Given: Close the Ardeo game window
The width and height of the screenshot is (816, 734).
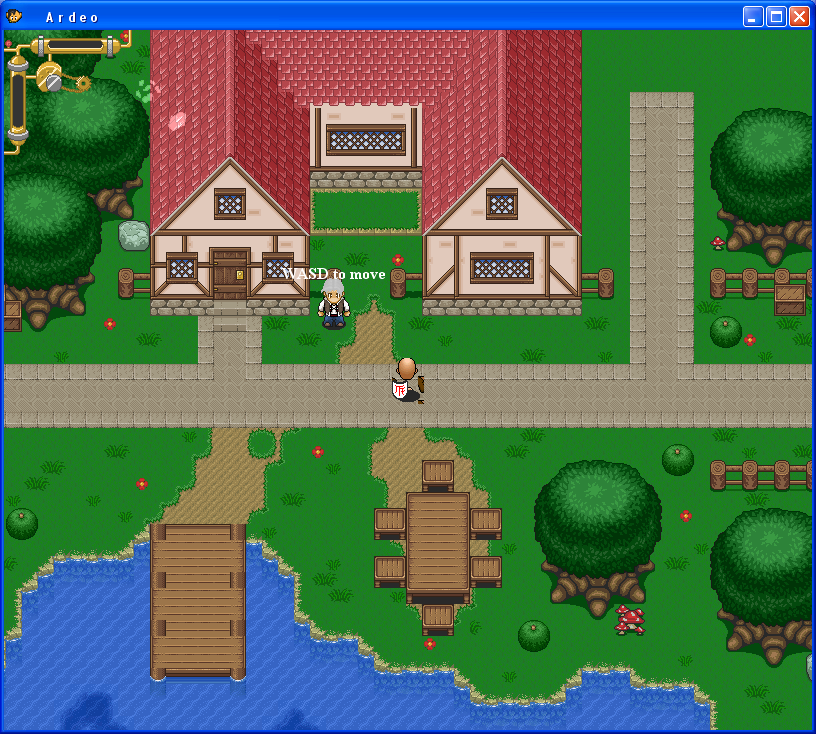Looking at the screenshot, I should tap(799, 16).
